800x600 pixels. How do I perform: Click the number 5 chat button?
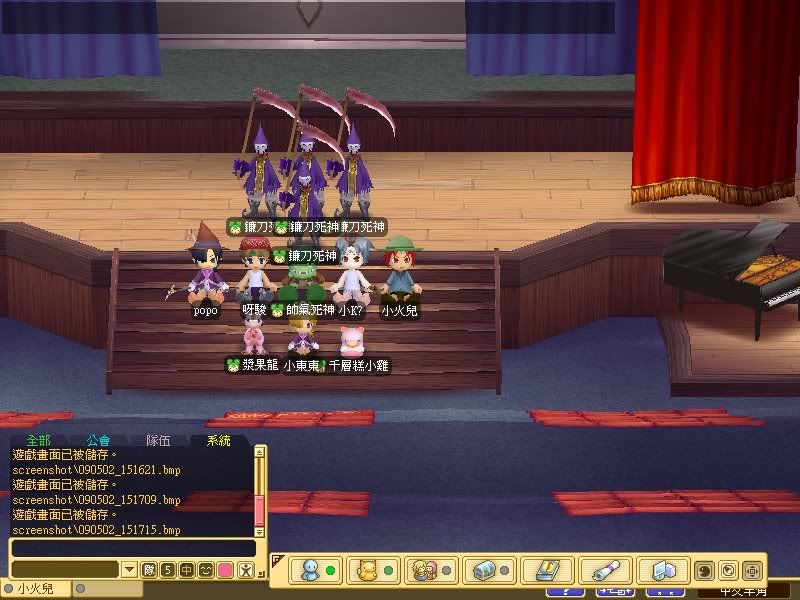click(x=167, y=570)
